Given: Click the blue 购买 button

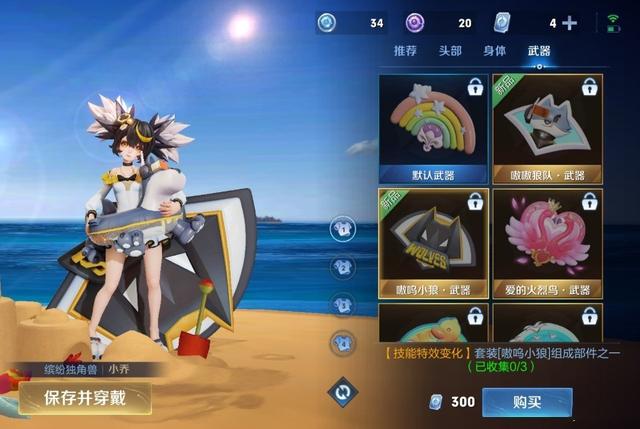Looking at the screenshot, I should point(527,402).
